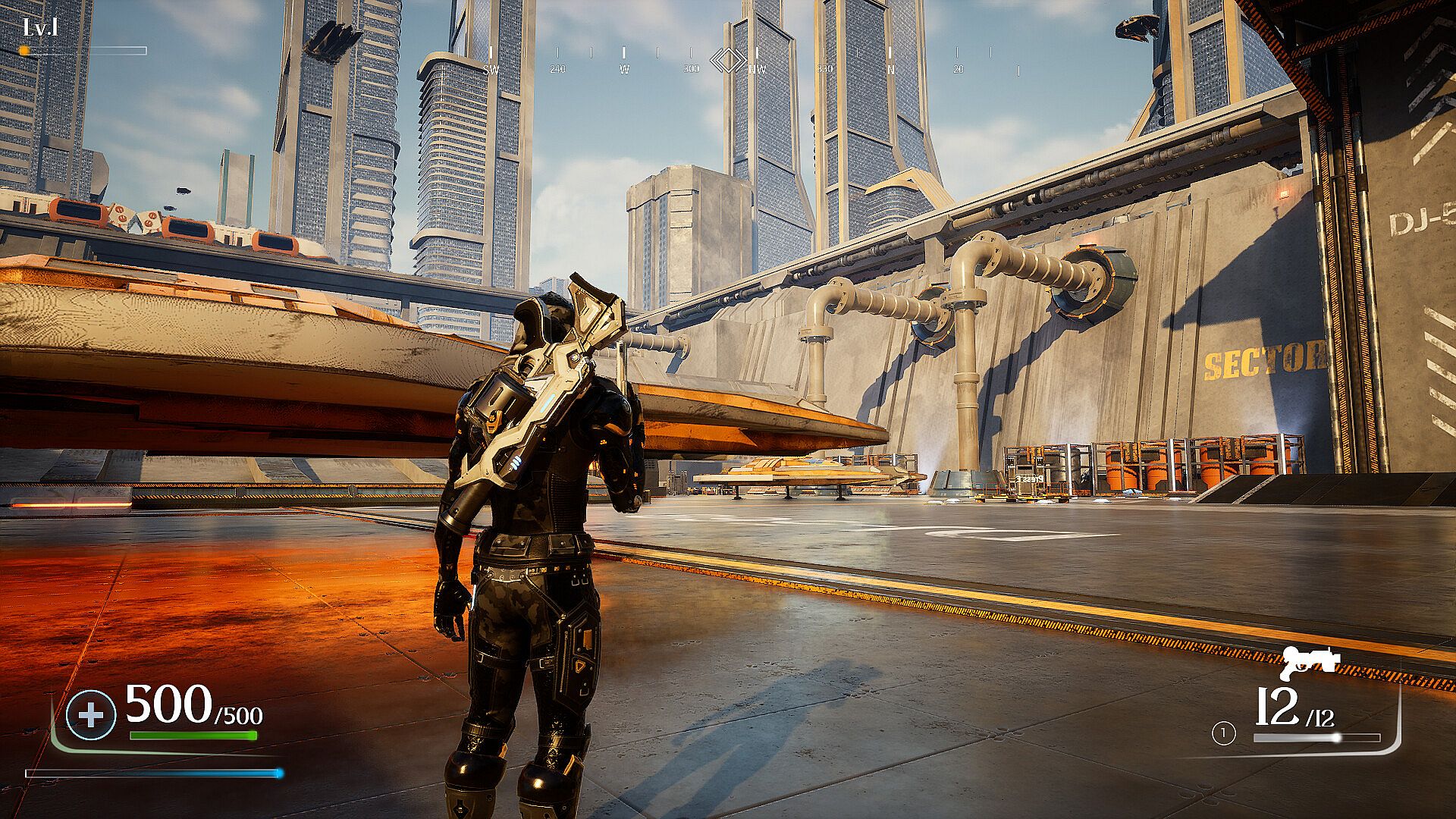Select the equipped blaster weapon icon
The image size is (1456, 819).
1310,663
